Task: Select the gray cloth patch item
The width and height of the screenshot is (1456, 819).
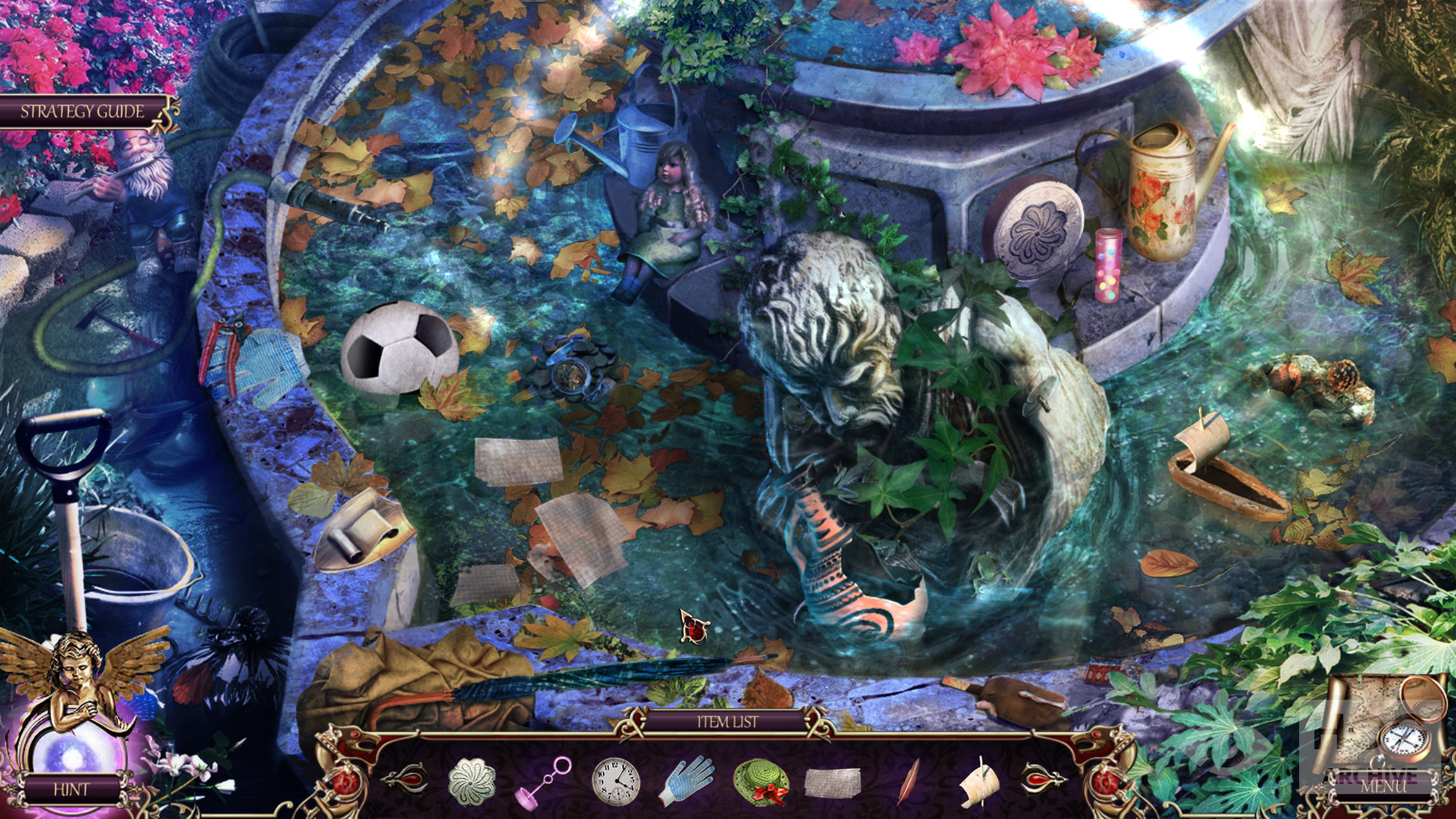Action: pos(832,783)
